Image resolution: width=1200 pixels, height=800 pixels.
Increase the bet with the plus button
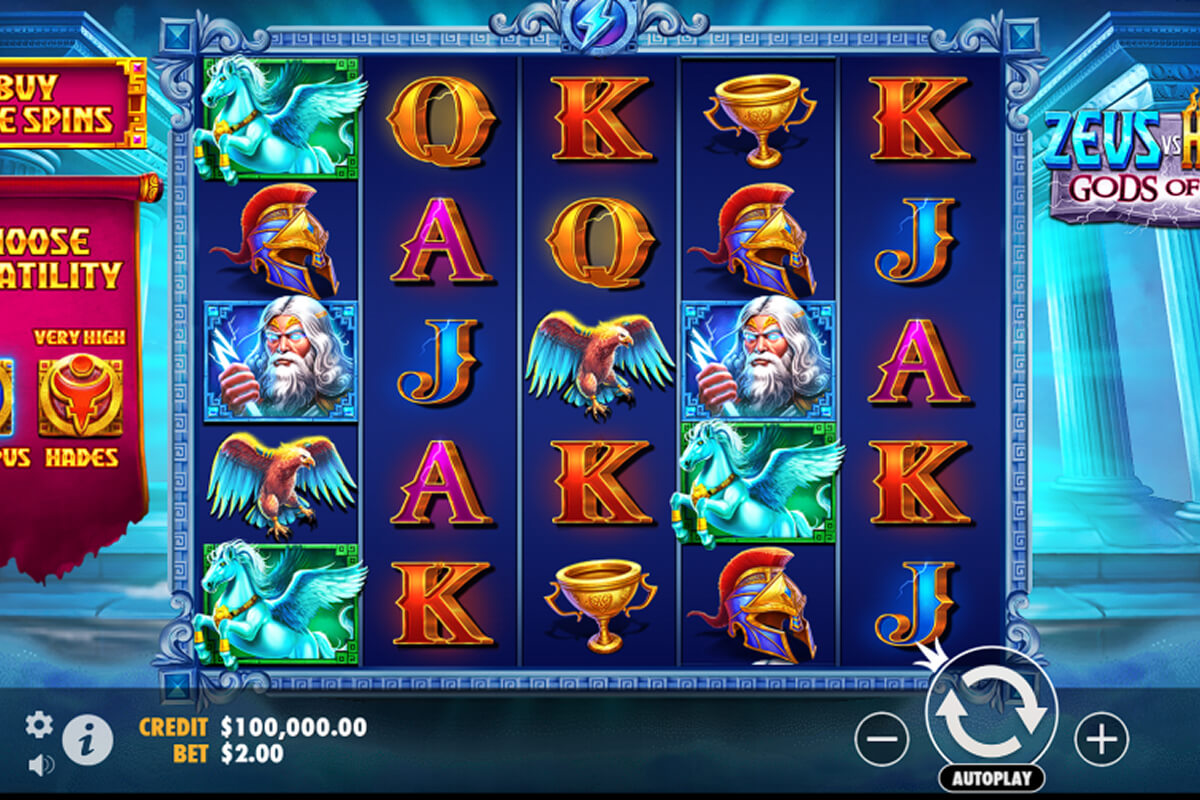tap(1101, 740)
